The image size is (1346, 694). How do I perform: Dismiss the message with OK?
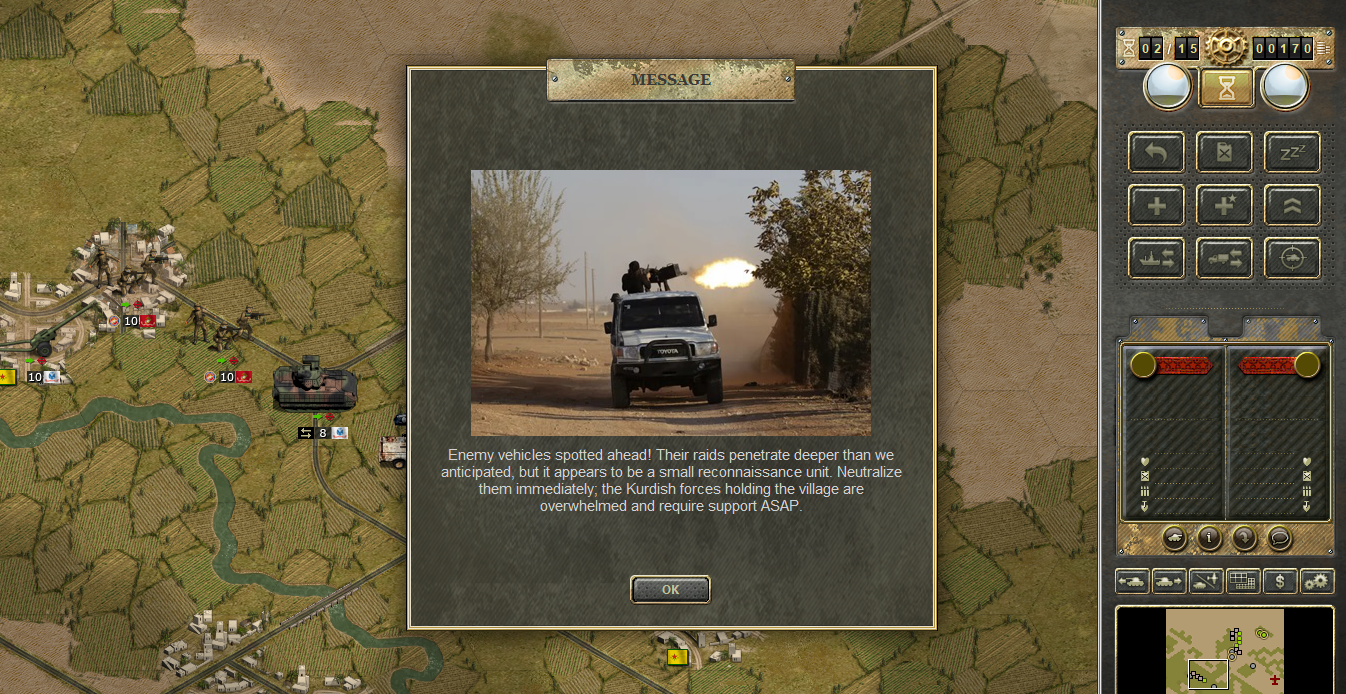click(670, 589)
